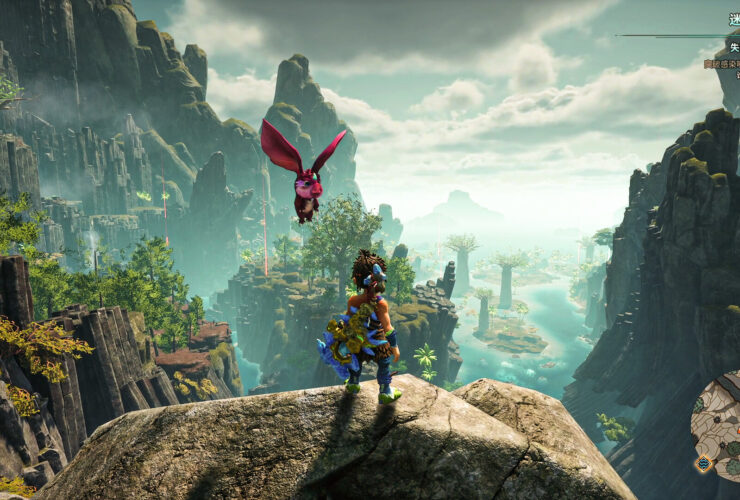Select the quest tracker text

[x=722, y=64]
